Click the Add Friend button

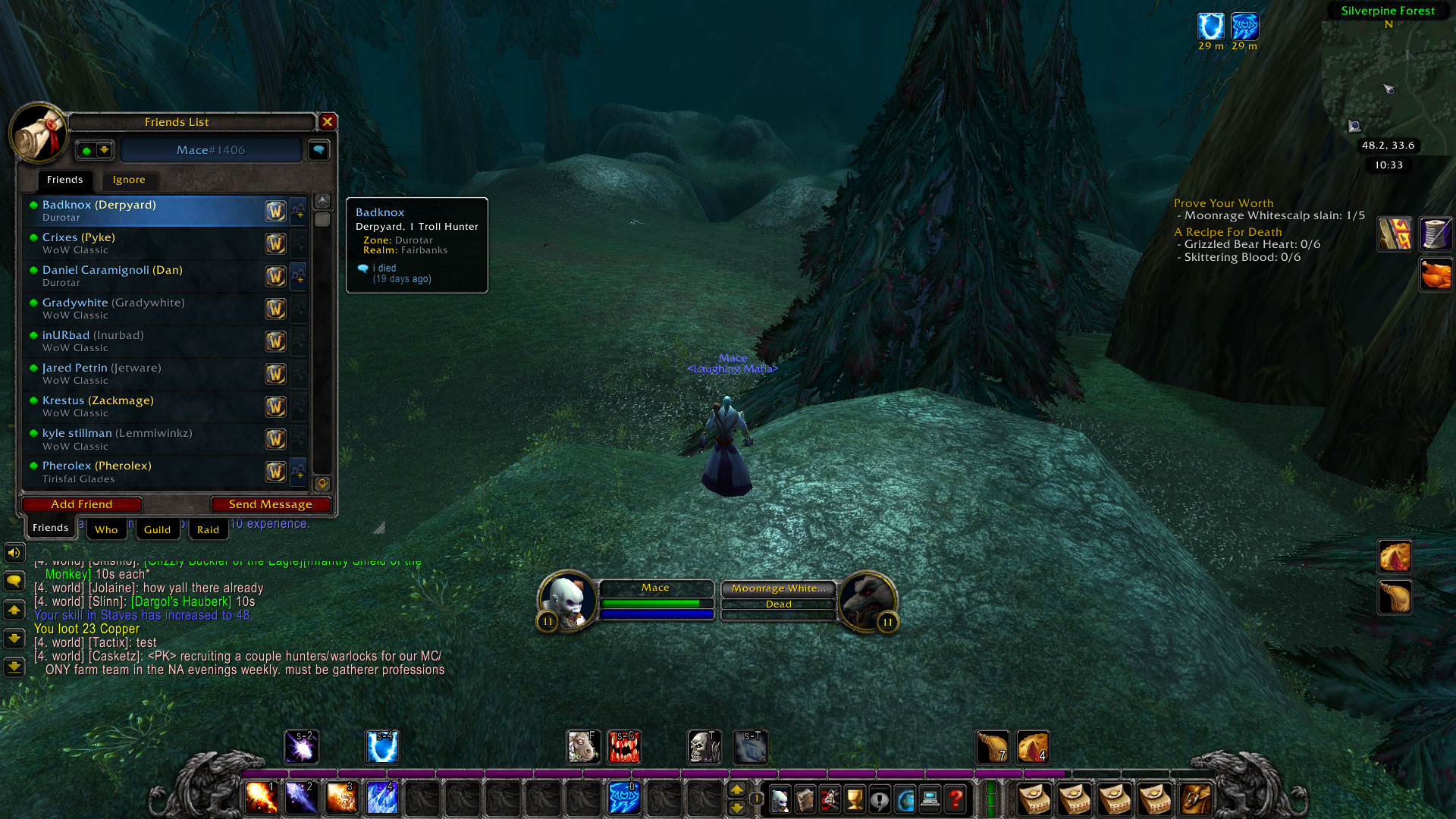(x=82, y=504)
